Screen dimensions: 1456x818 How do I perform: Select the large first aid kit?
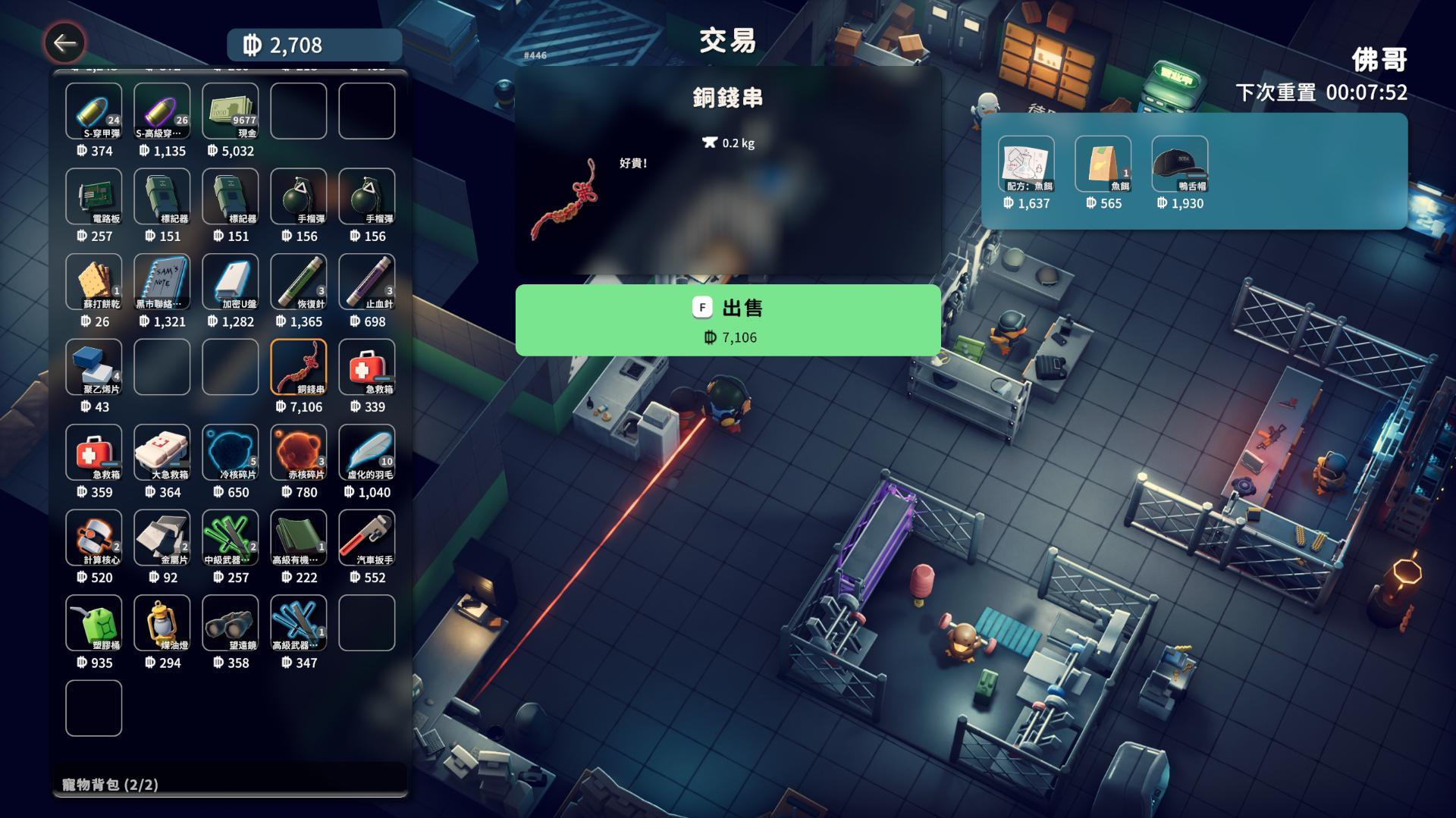point(162,453)
